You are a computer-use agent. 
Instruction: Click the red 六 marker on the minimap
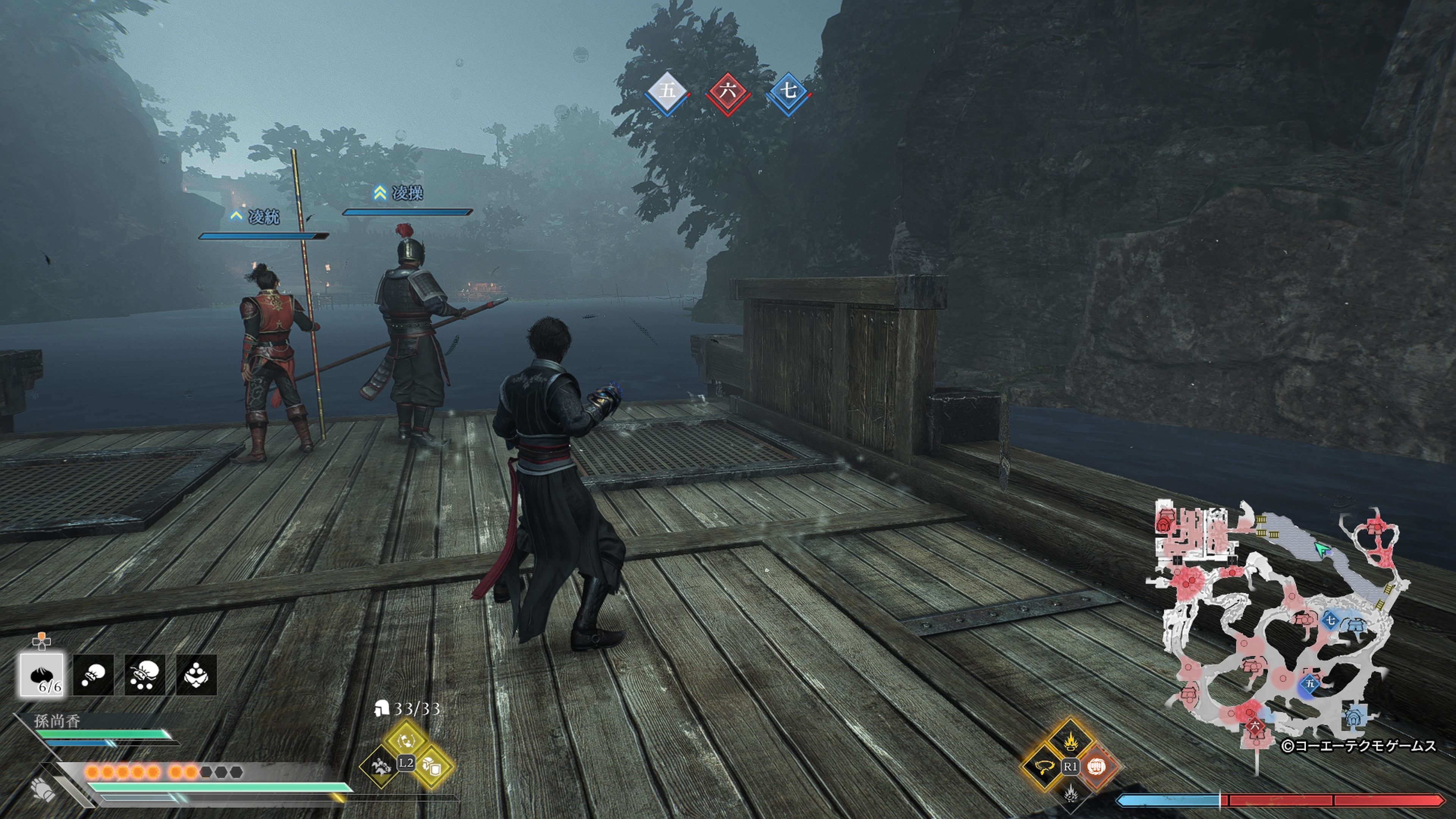[1255, 725]
